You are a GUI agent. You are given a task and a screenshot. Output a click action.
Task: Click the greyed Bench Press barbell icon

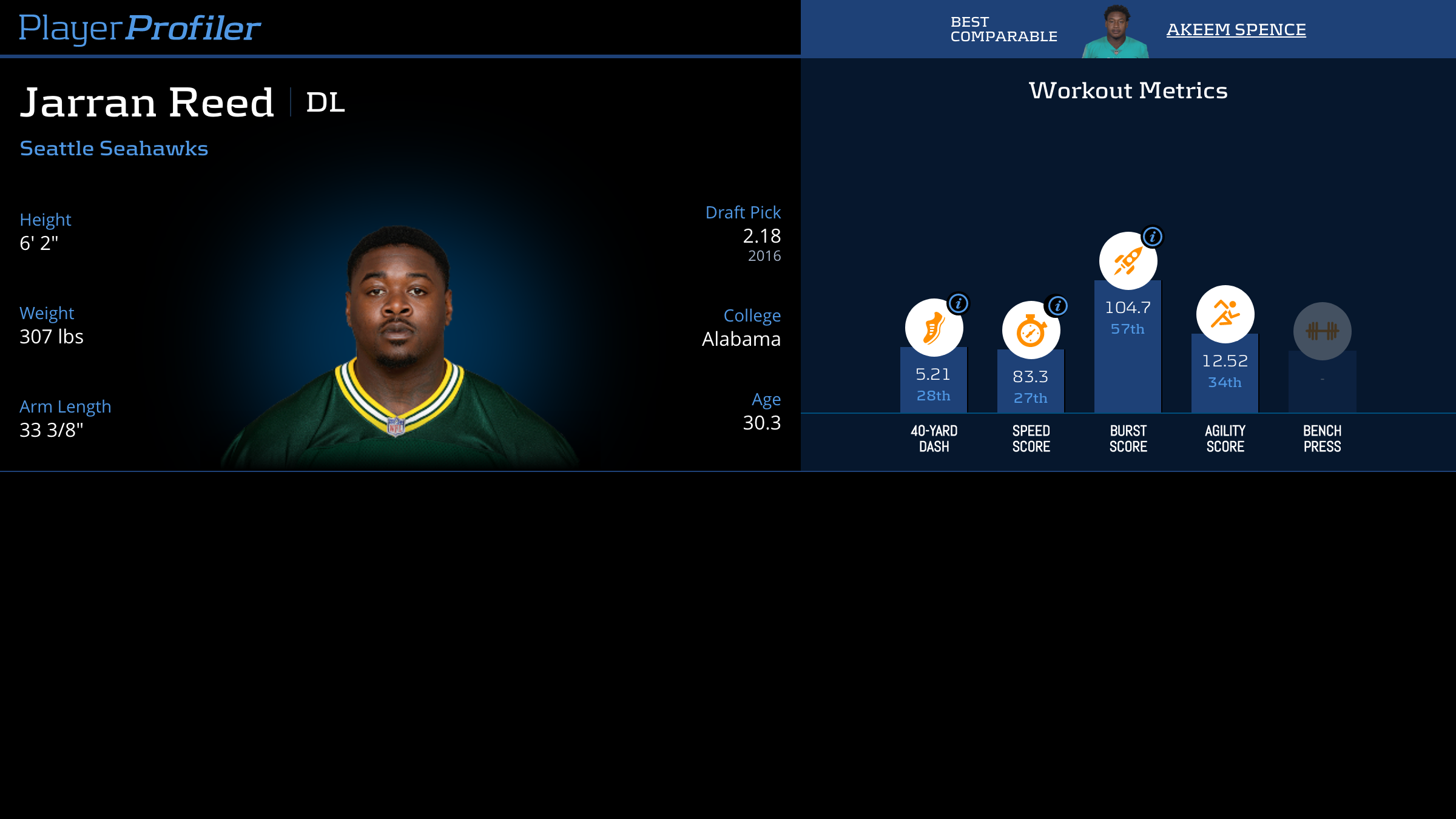[1322, 331]
